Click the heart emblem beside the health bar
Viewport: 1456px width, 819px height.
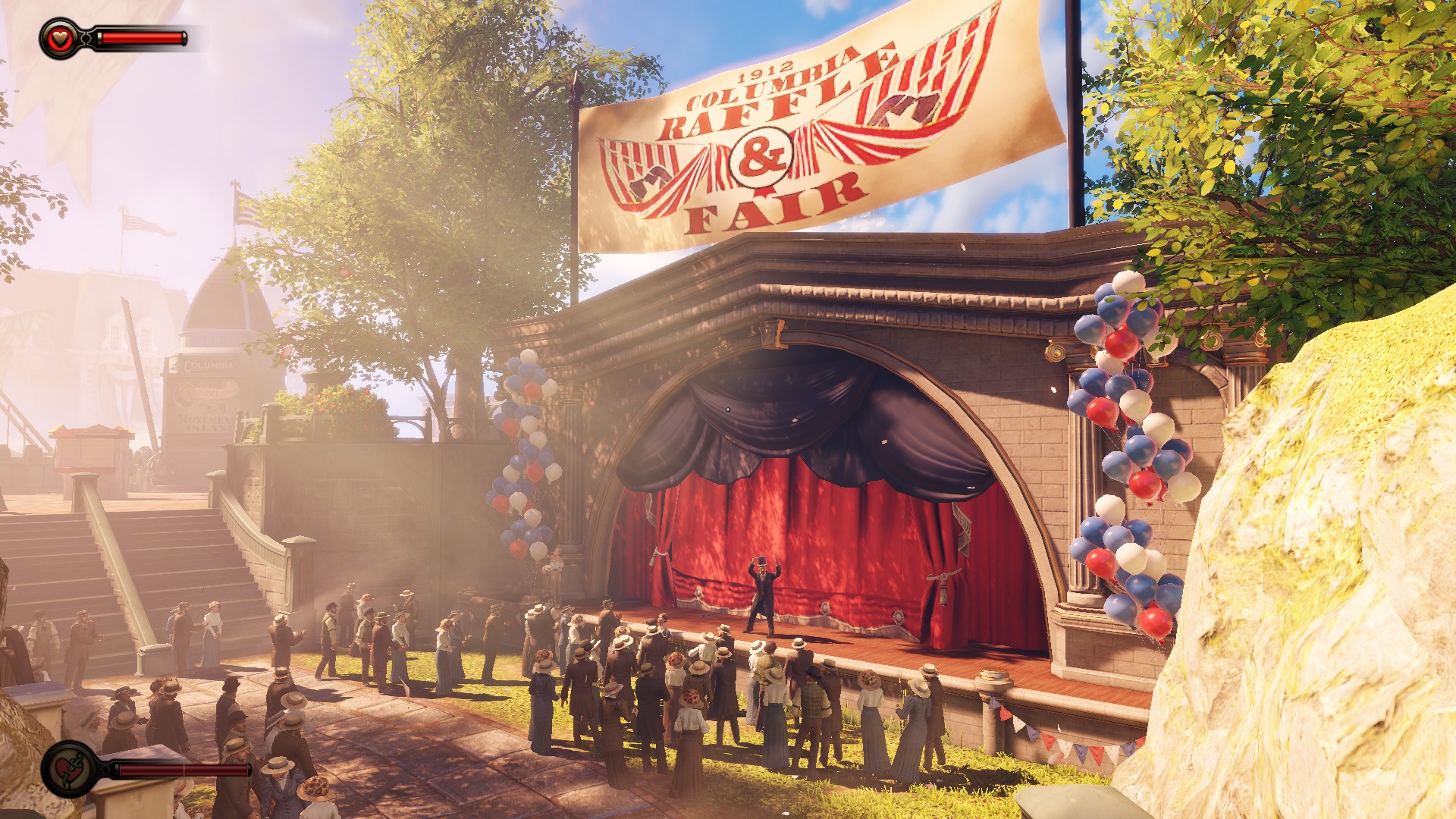point(59,38)
